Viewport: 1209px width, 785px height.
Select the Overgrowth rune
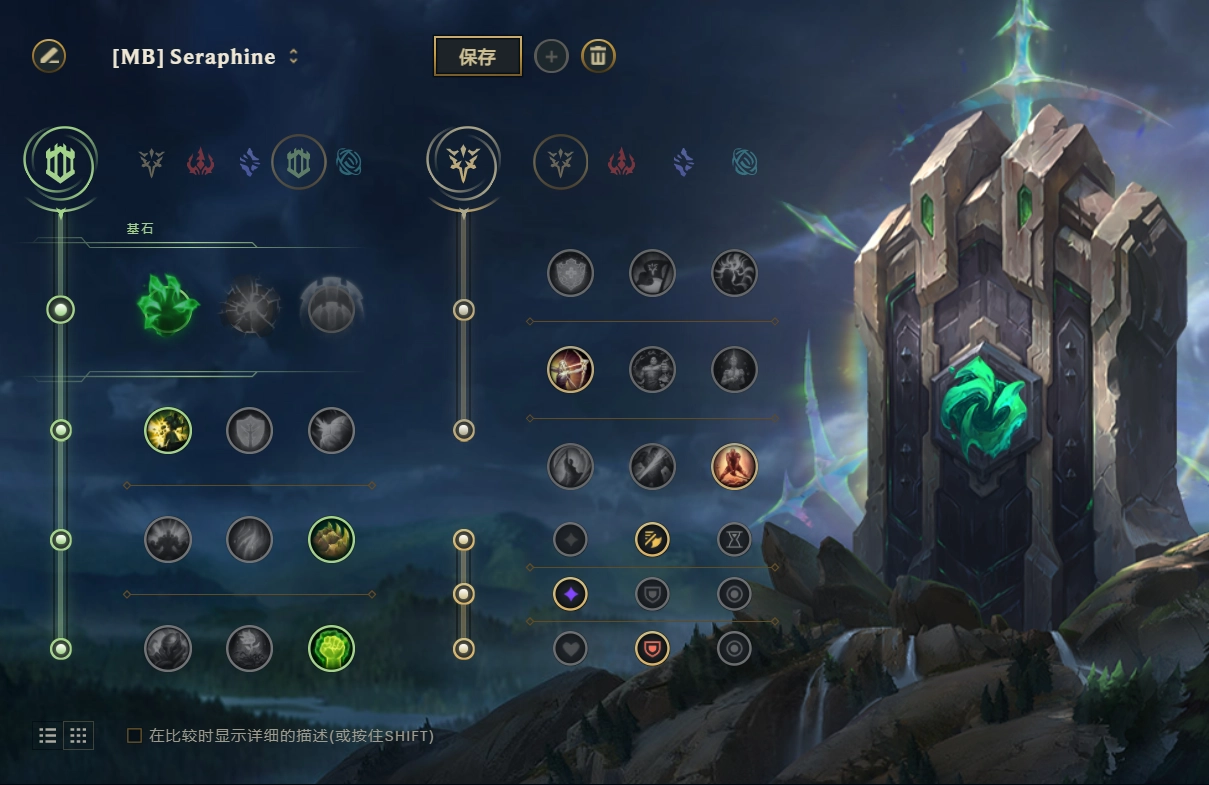(168, 648)
